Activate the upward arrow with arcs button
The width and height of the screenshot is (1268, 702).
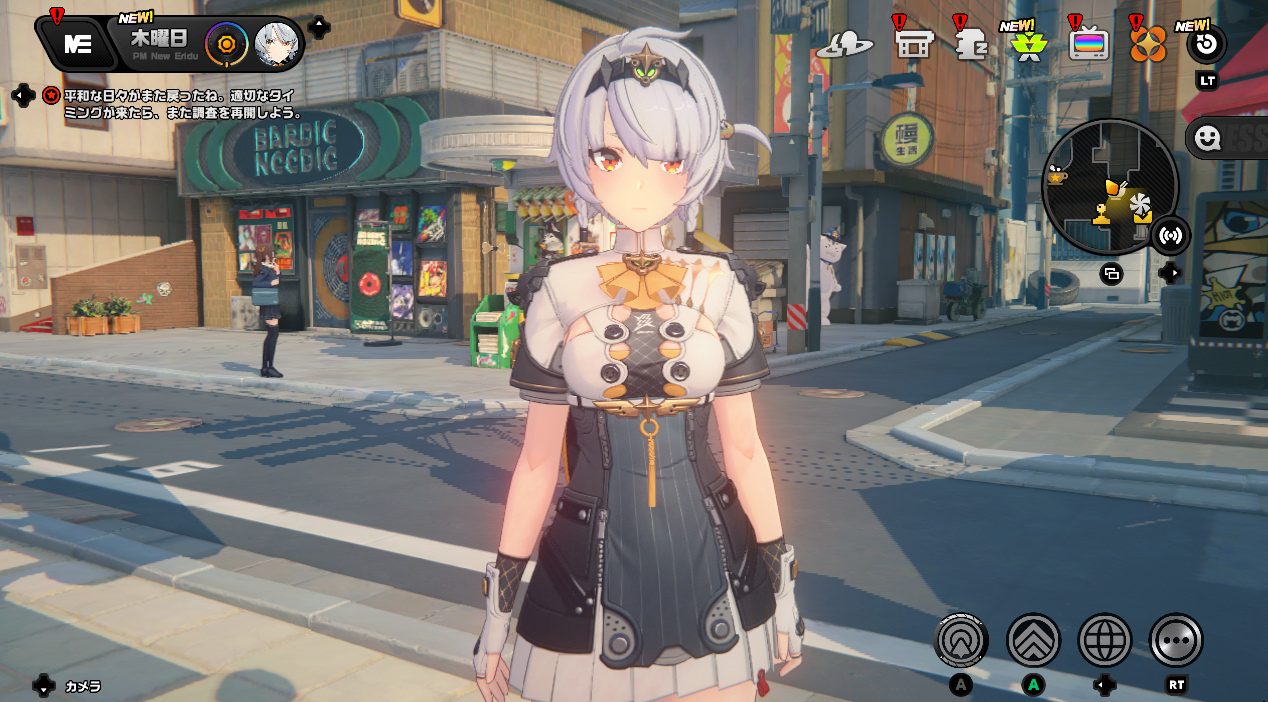coord(961,640)
